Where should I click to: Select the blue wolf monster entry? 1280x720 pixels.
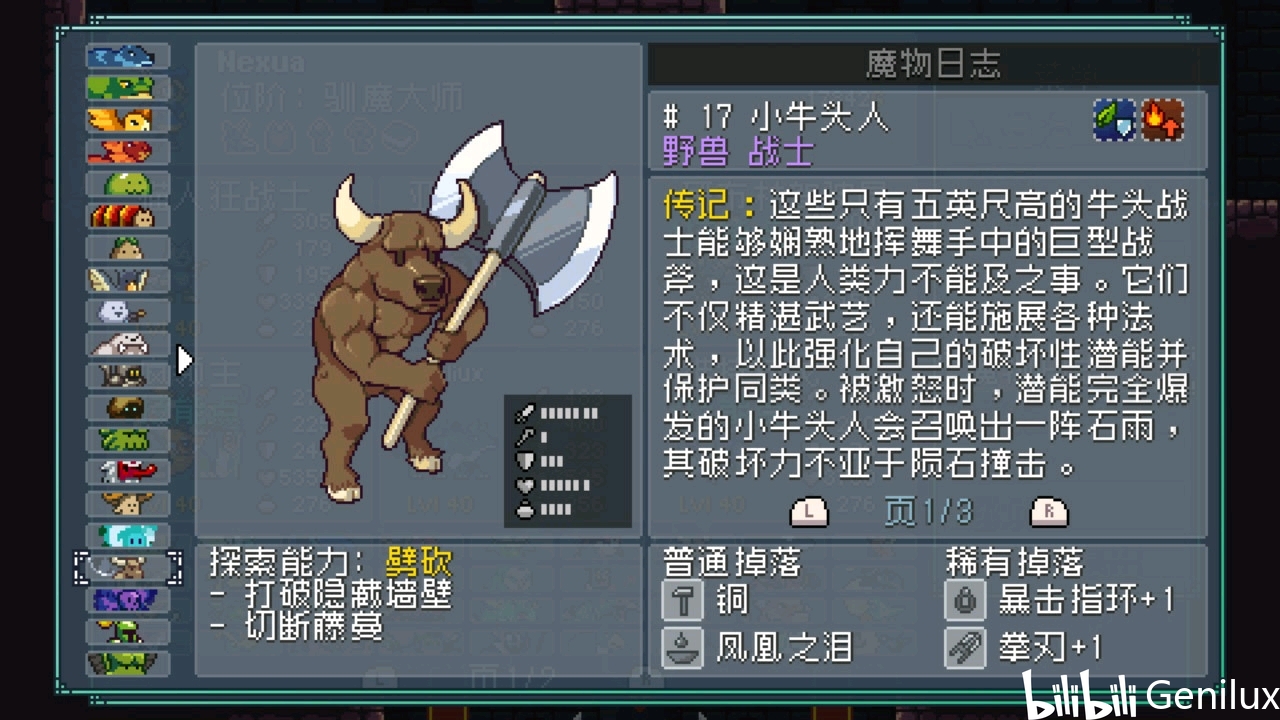[127, 57]
